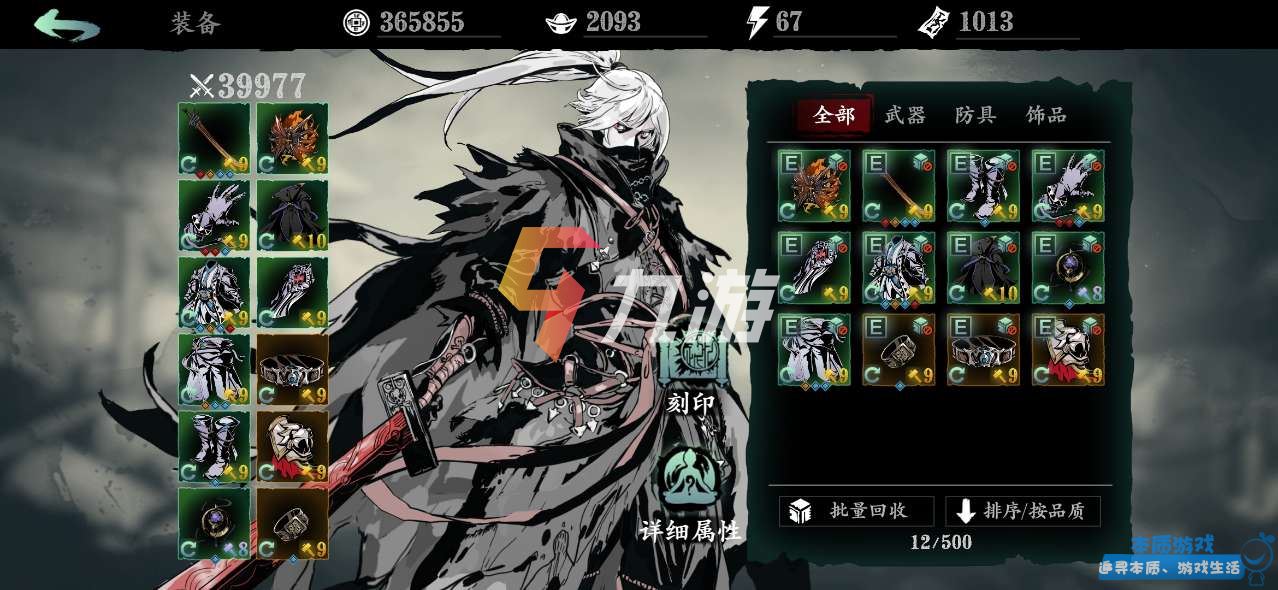Select the flame wheel in the inventory list
This screenshot has width=1278, height=590.
(x=814, y=186)
